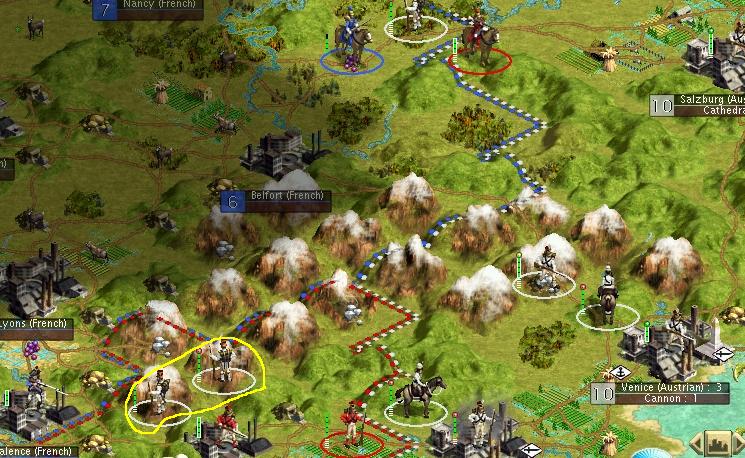Select the red-circled cavalry unit near the border
745x458 pixels.
point(481,46)
